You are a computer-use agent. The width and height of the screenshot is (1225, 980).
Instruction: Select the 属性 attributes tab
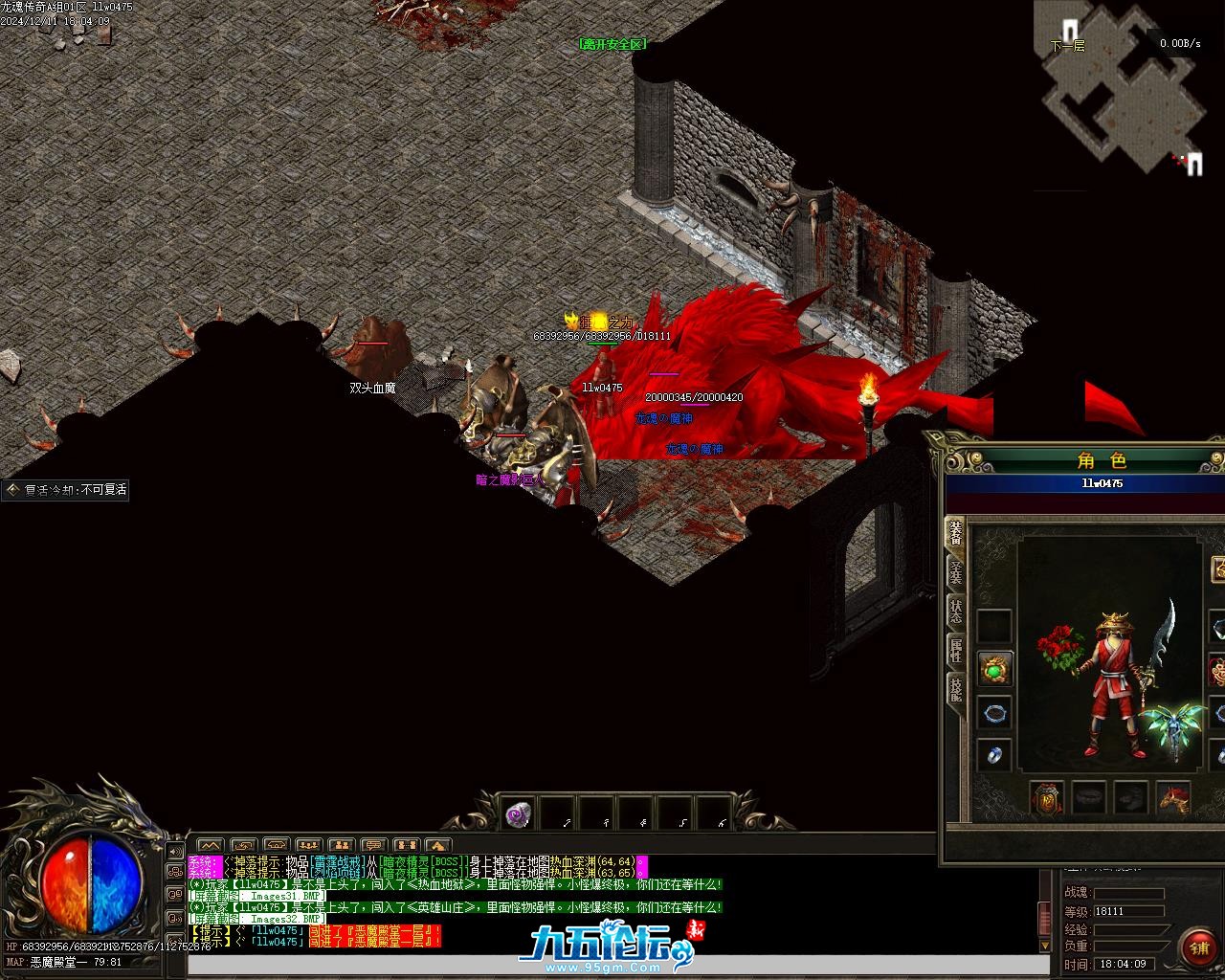[955, 651]
